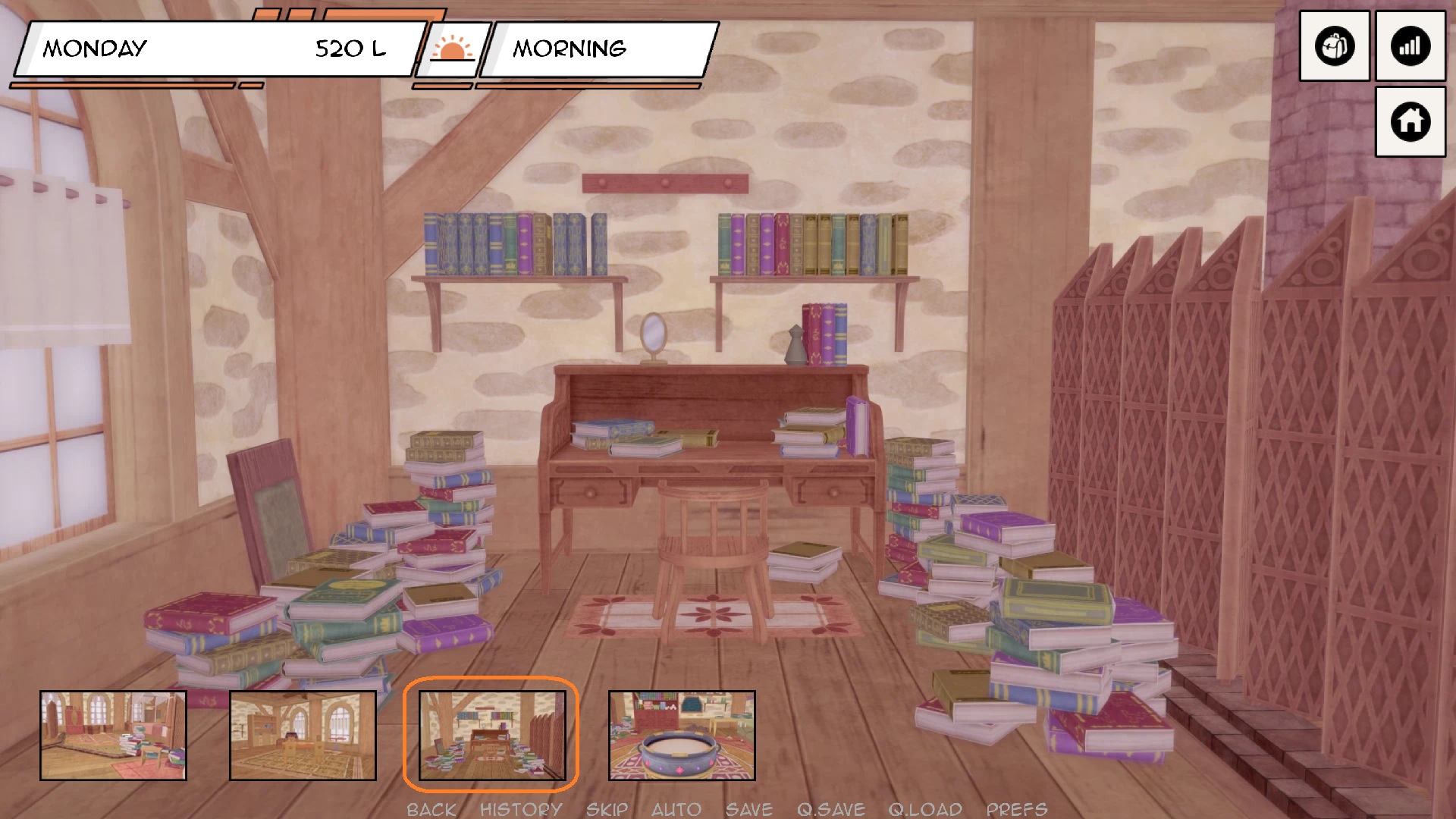Click Back in the bottom menu

431,809
